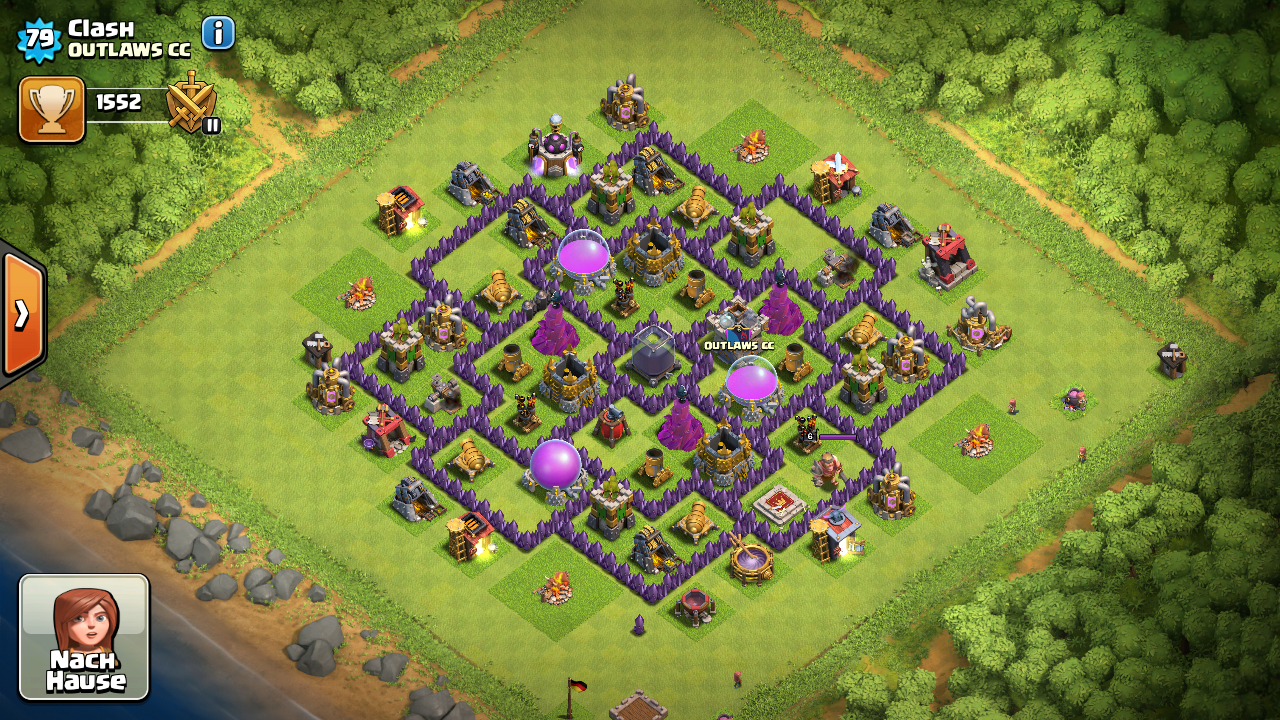This screenshot has width=1280, height=720.
Task: Tap the crossed-swords league badge
Action: click(x=191, y=102)
